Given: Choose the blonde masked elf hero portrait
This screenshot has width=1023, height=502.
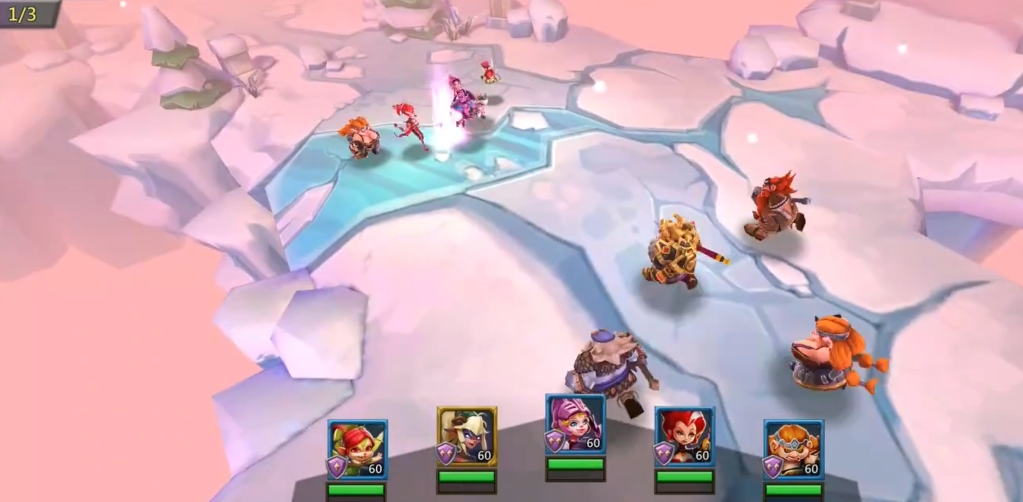Looking at the screenshot, I should click(x=466, y=436).
